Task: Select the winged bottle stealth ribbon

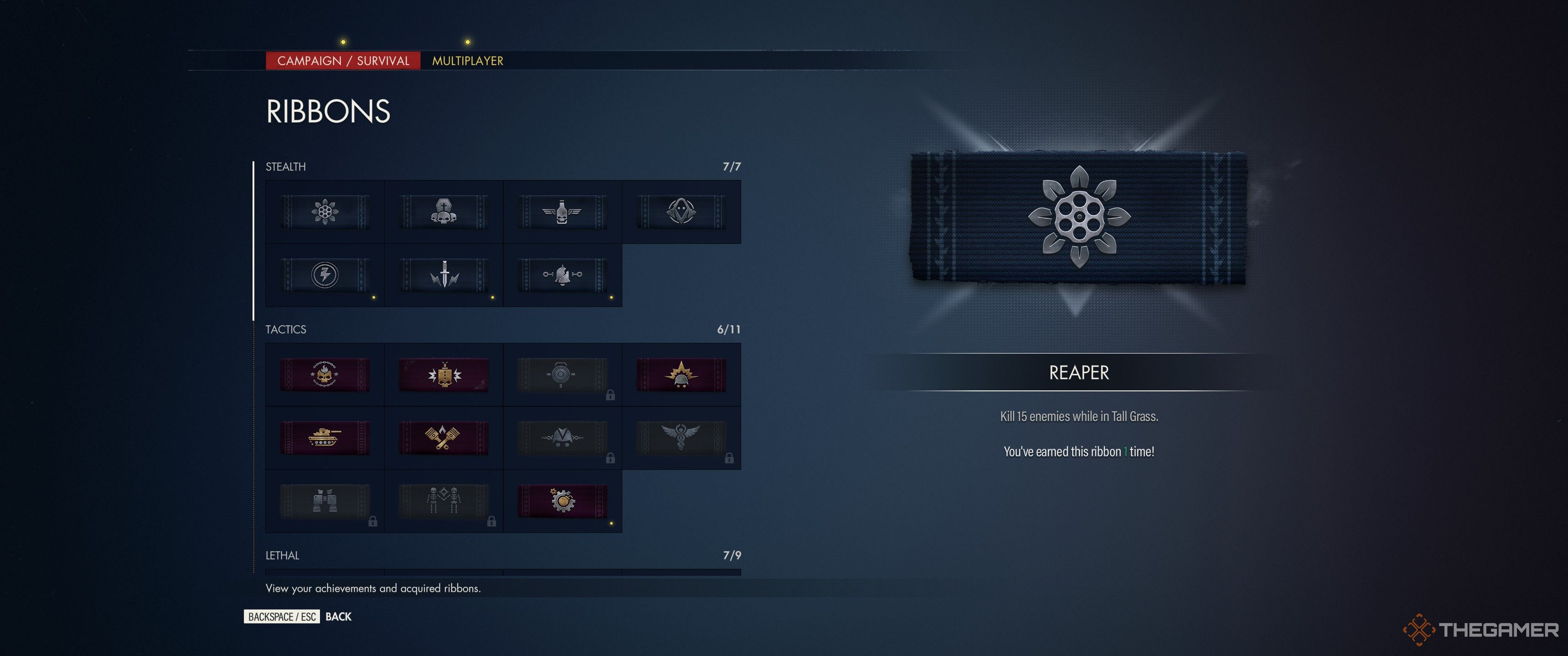Action: [x=563, y=211]
